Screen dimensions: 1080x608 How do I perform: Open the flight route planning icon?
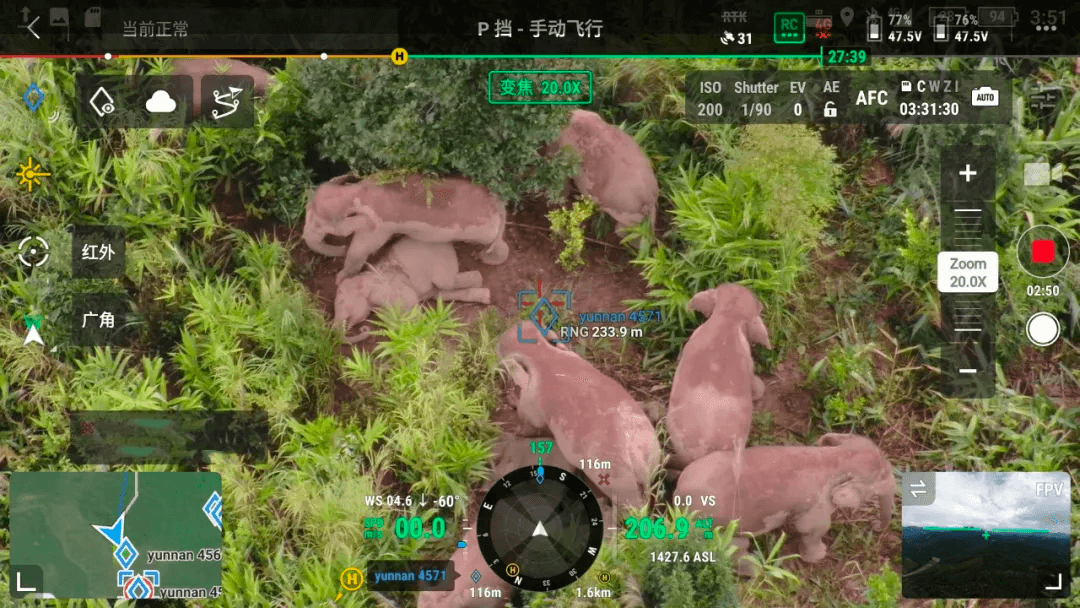[227, 101]
